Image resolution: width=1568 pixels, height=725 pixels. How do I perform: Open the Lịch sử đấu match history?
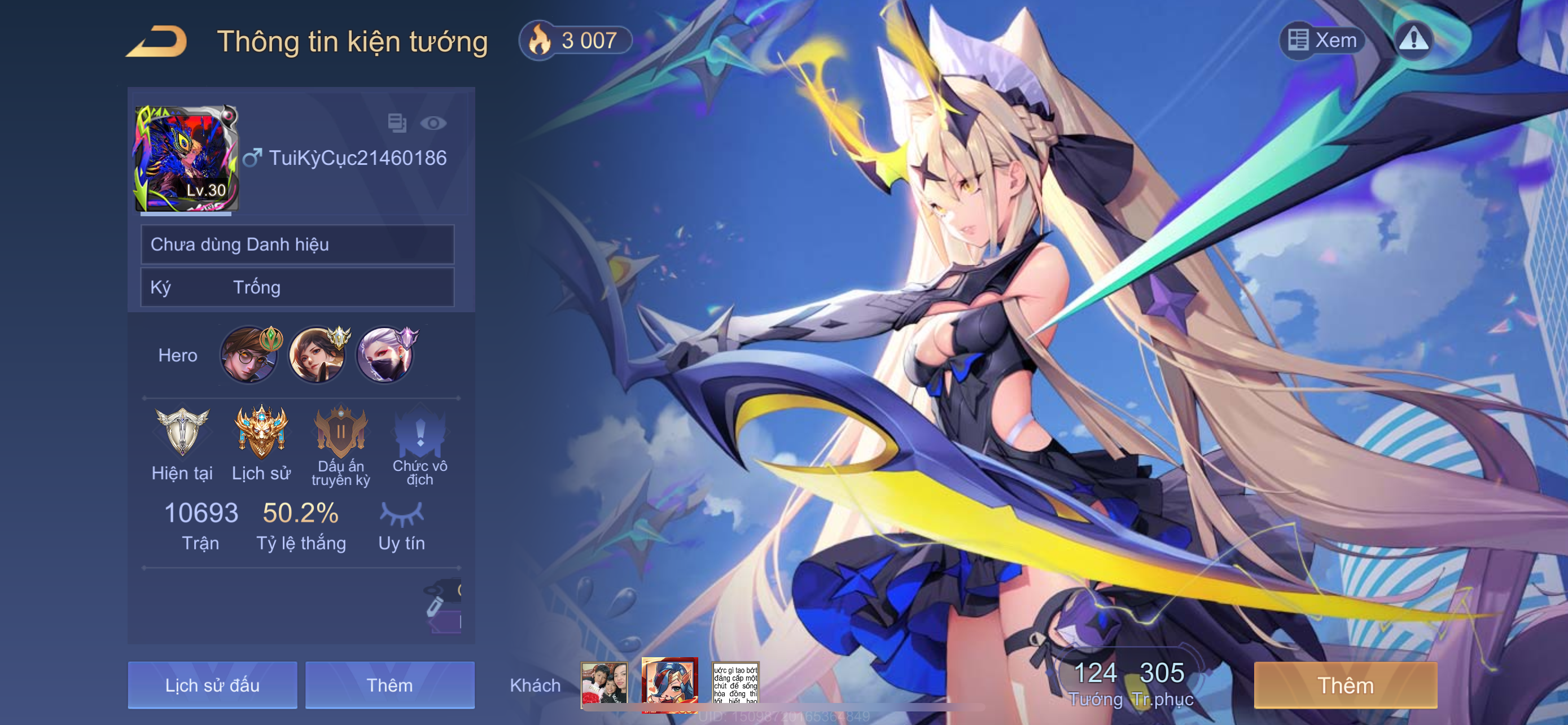(x=212, y=685)
